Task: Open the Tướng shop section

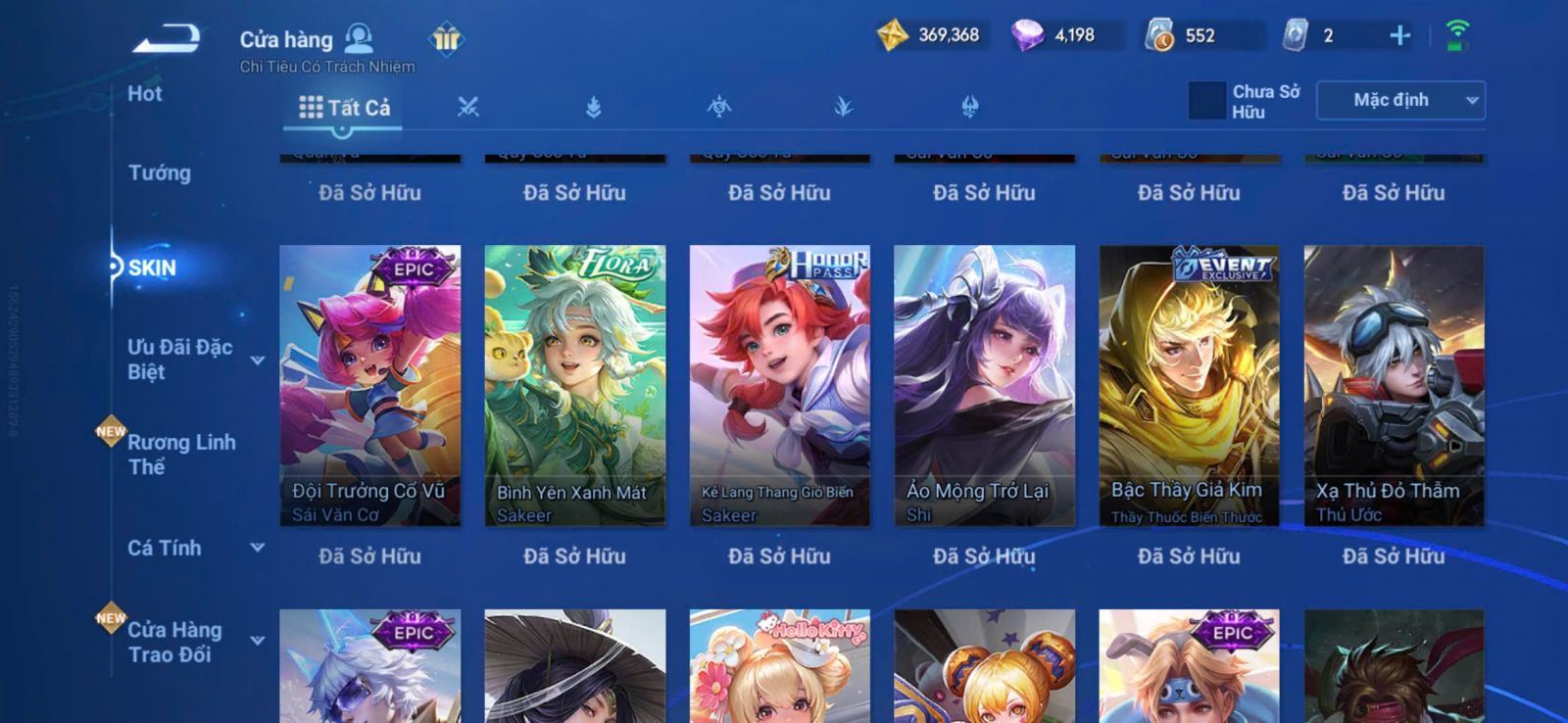Action: [x=160, y=173]
